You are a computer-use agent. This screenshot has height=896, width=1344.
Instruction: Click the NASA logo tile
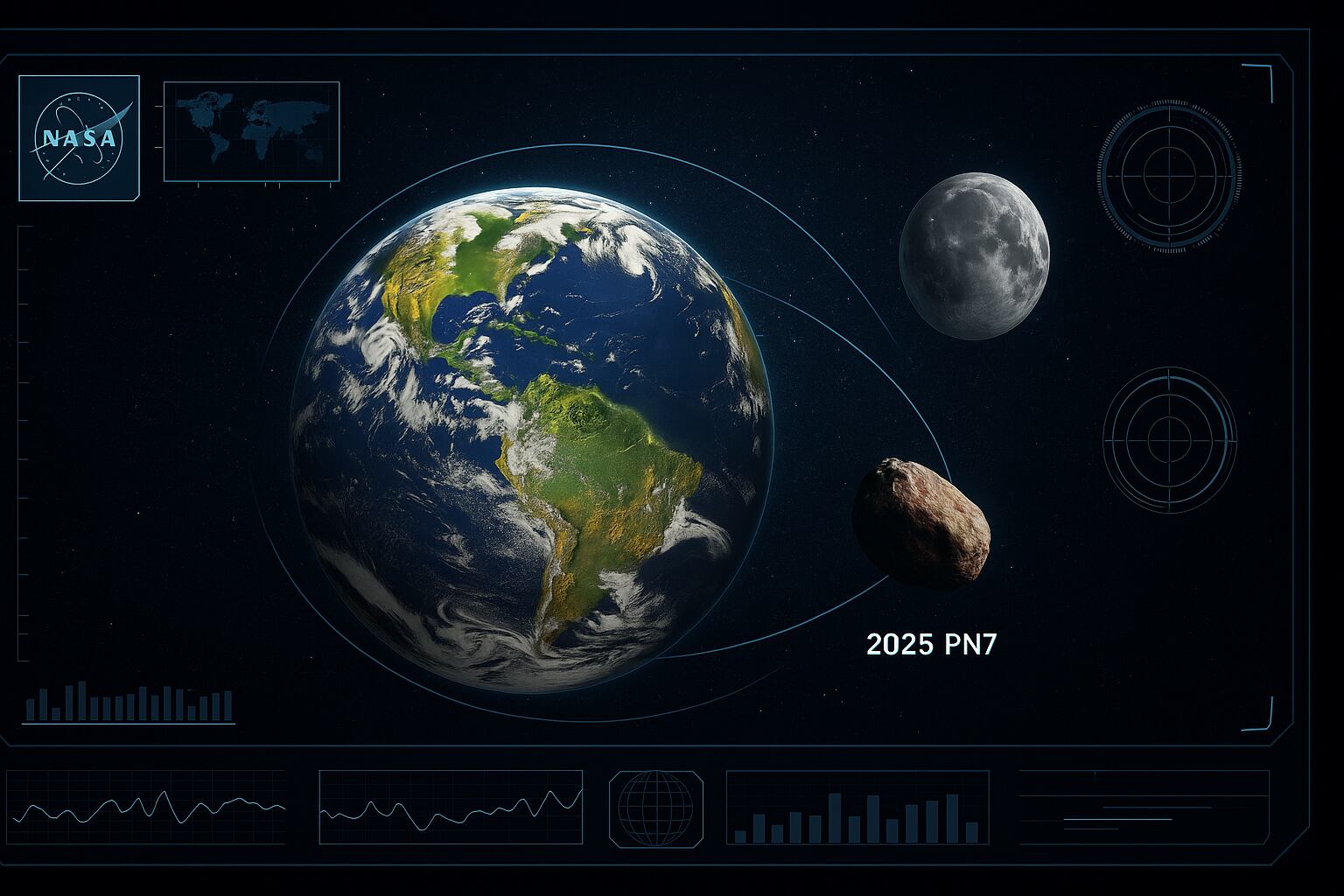click(79, 138)
